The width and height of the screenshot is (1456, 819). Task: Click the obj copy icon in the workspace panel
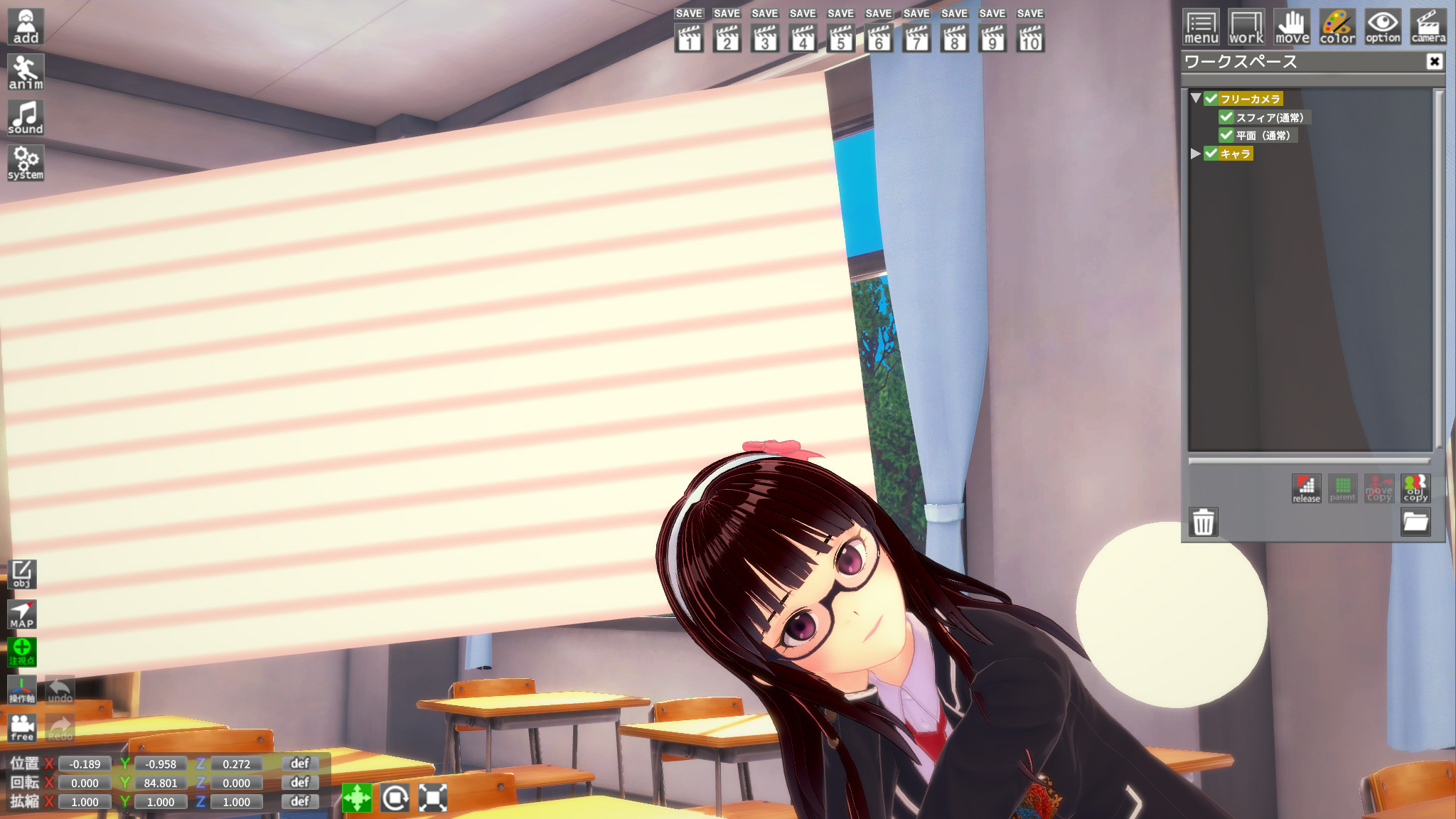click(1416, 488)
